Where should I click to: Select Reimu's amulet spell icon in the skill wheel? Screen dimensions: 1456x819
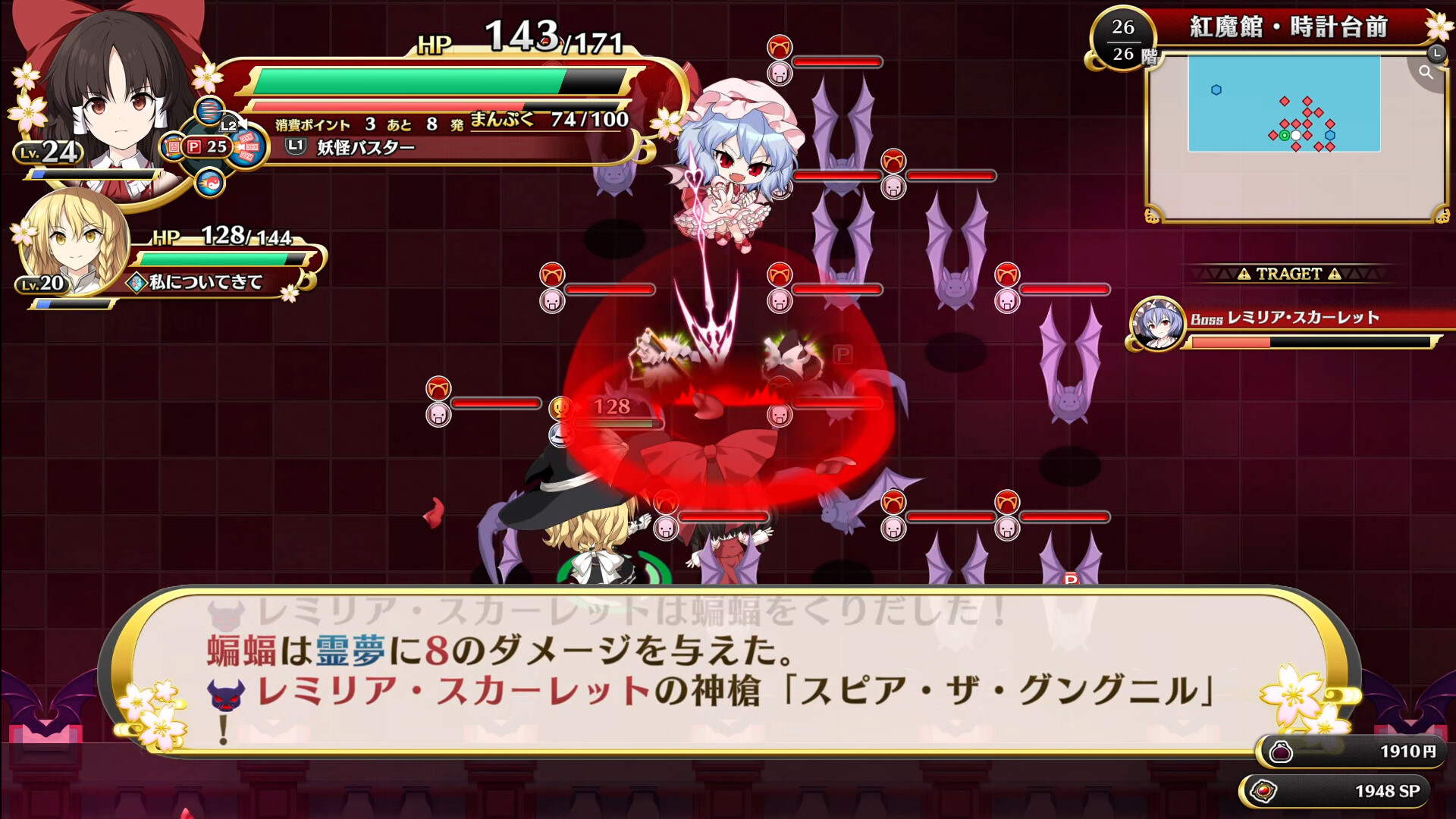pyautogui.click(x=173, y=146)
